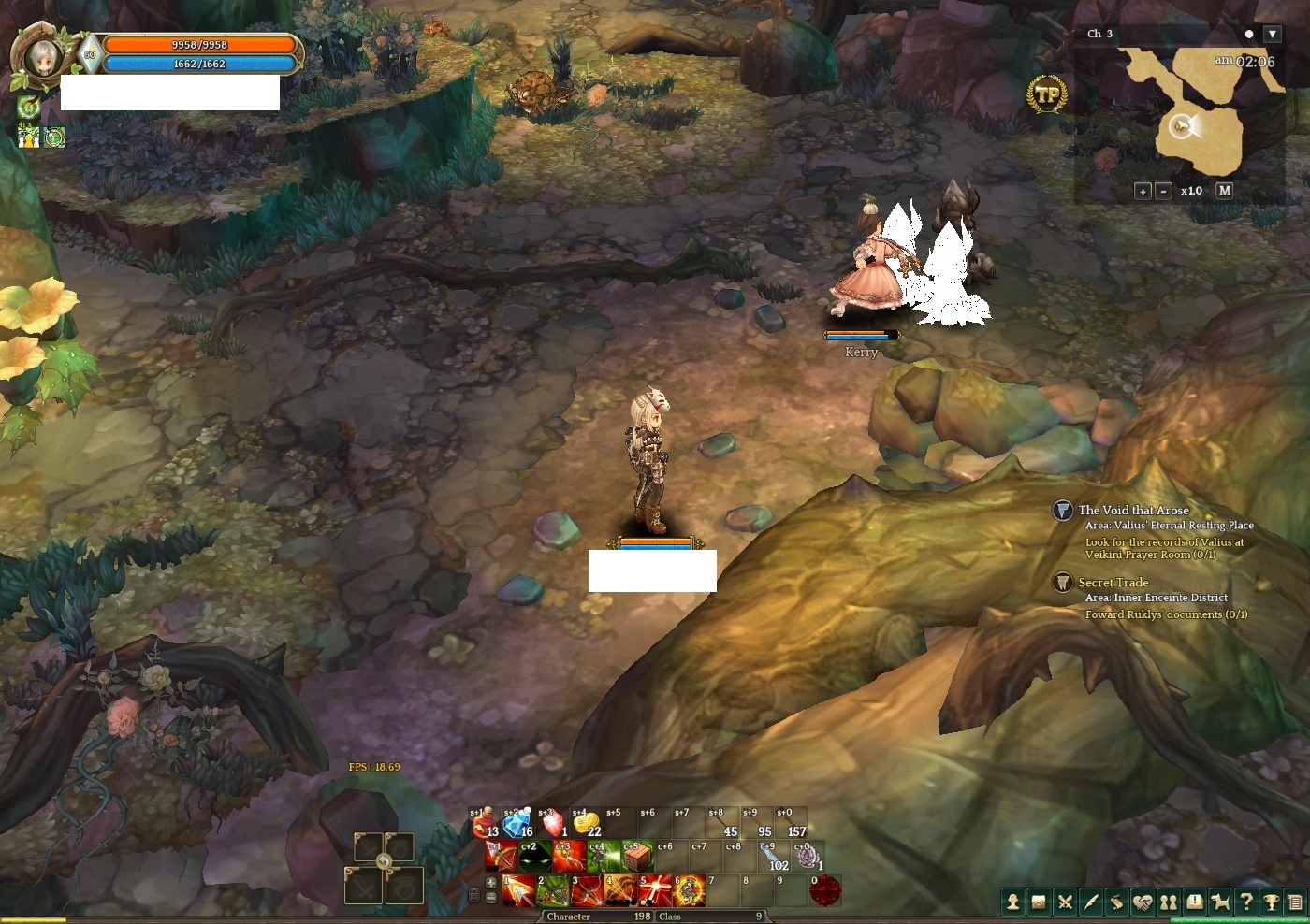This screenshot has width=1310, height=924.
Task: Open the crossed swords skills menu
Action: pyautogui.click(x=1065, y=902)
